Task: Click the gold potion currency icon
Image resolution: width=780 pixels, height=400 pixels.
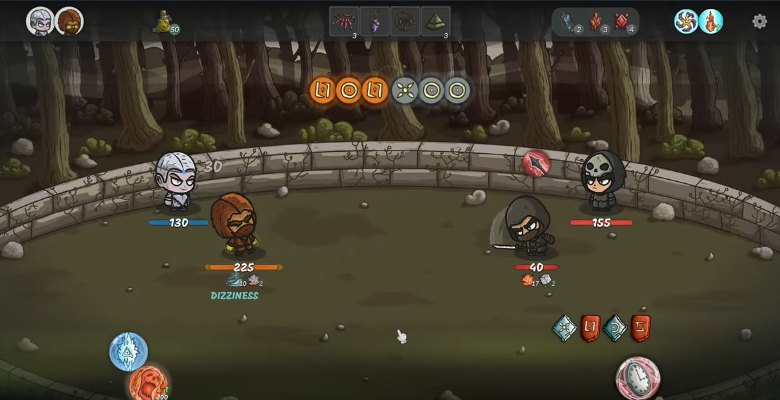Action: [x=163, y=21]
